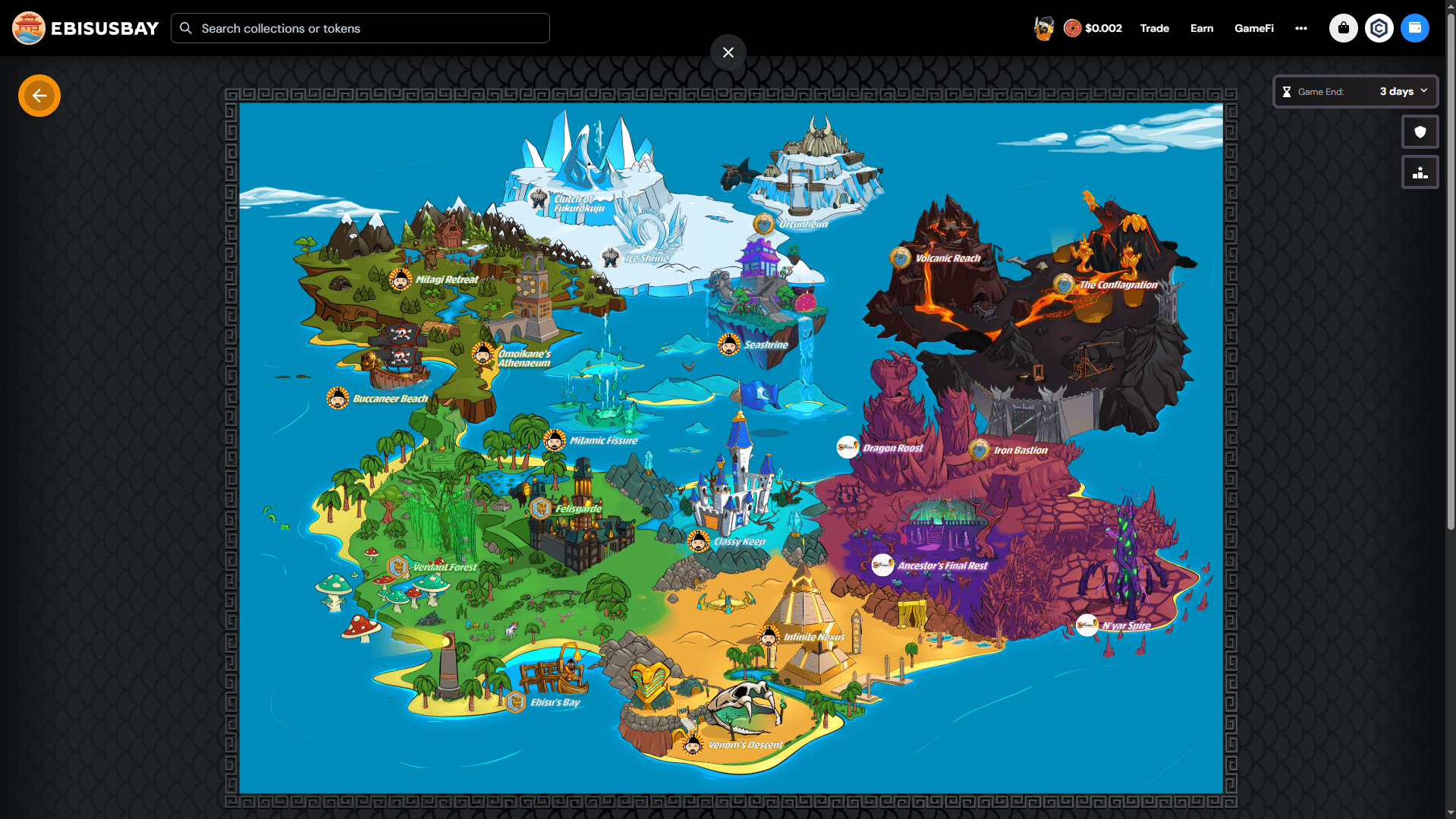
Task: Open the shopping bag icon in the header
Action: [1342, 28]
